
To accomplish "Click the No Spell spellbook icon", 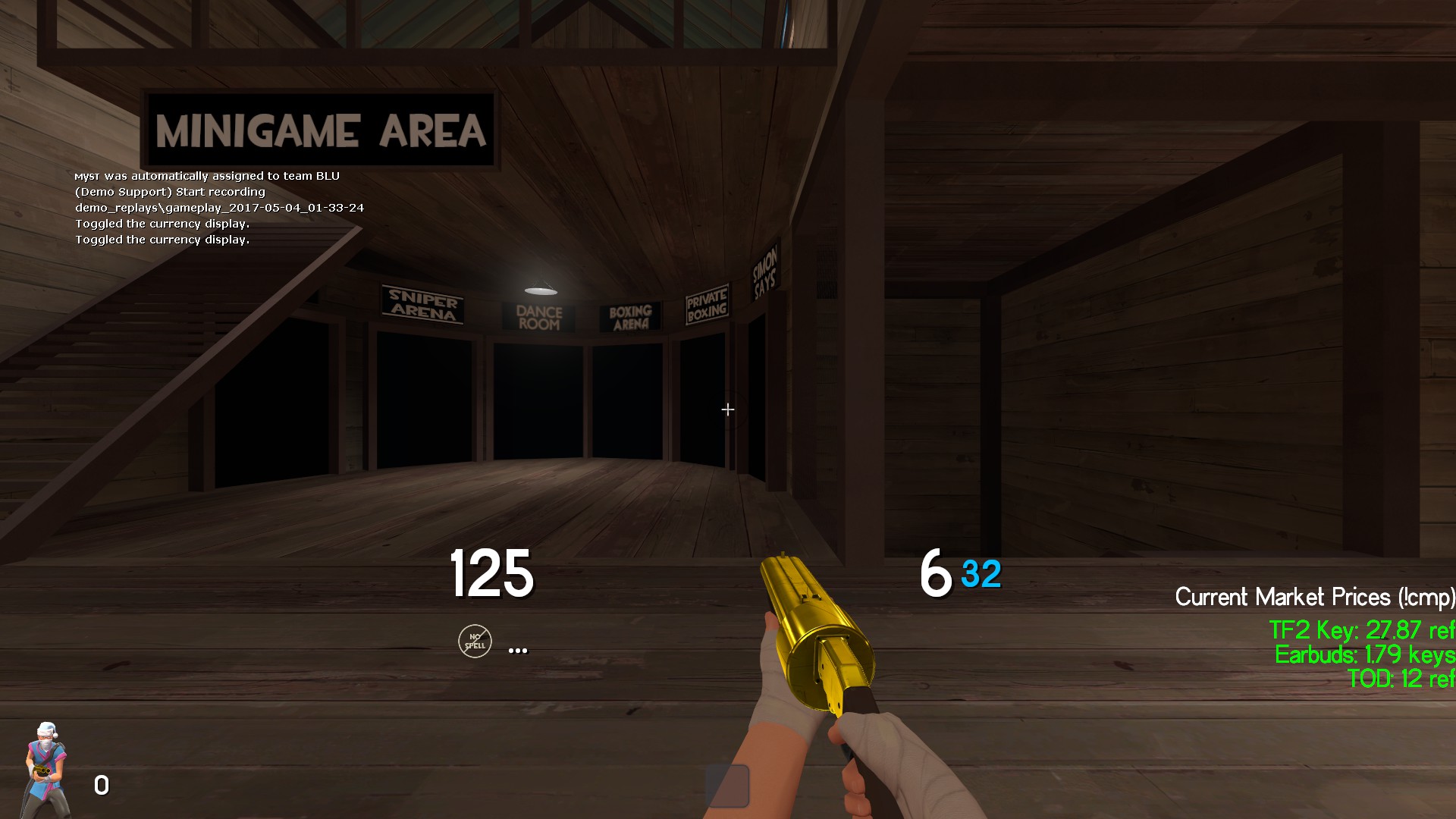I will click(475, 642).
